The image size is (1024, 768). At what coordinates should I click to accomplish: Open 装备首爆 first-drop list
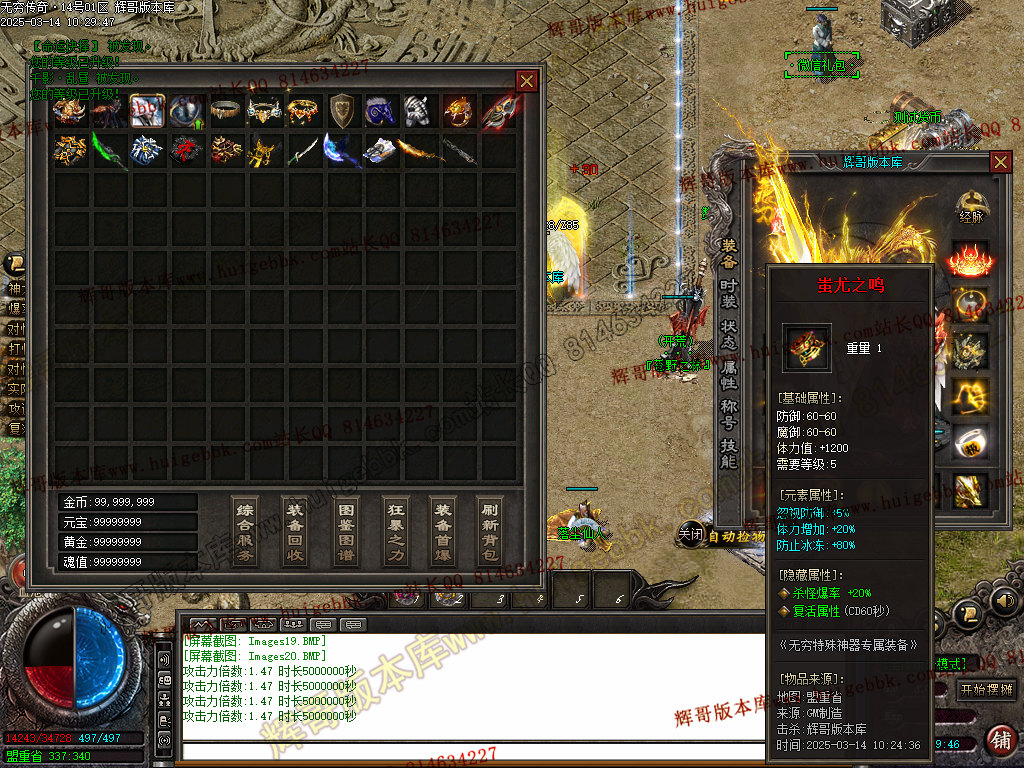[x=442, y=530]
